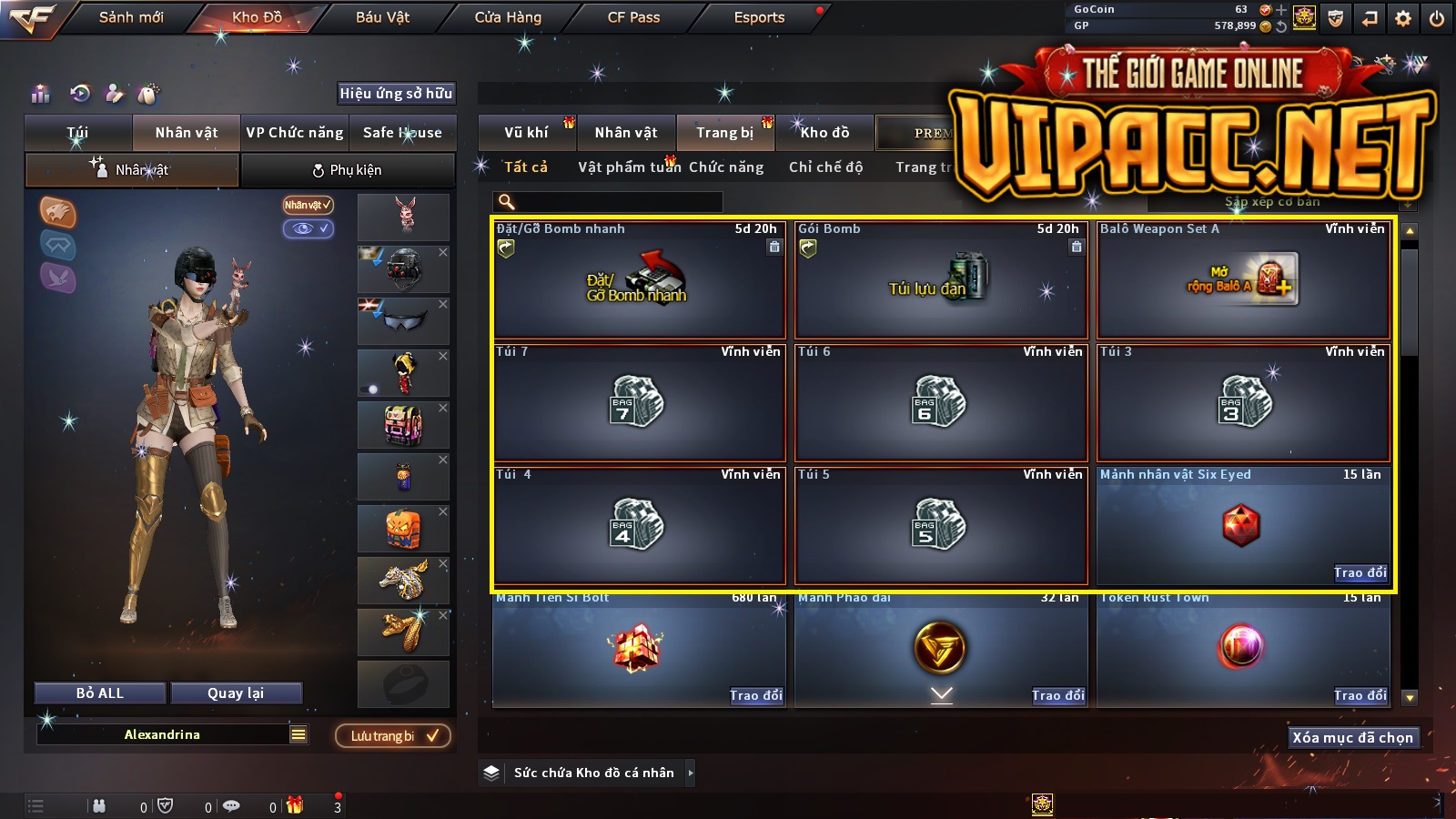Select the Balô Weapon Set A item
This screenshot has width=1456, height=819.
pyautogui.click(x=1243, y=280)
